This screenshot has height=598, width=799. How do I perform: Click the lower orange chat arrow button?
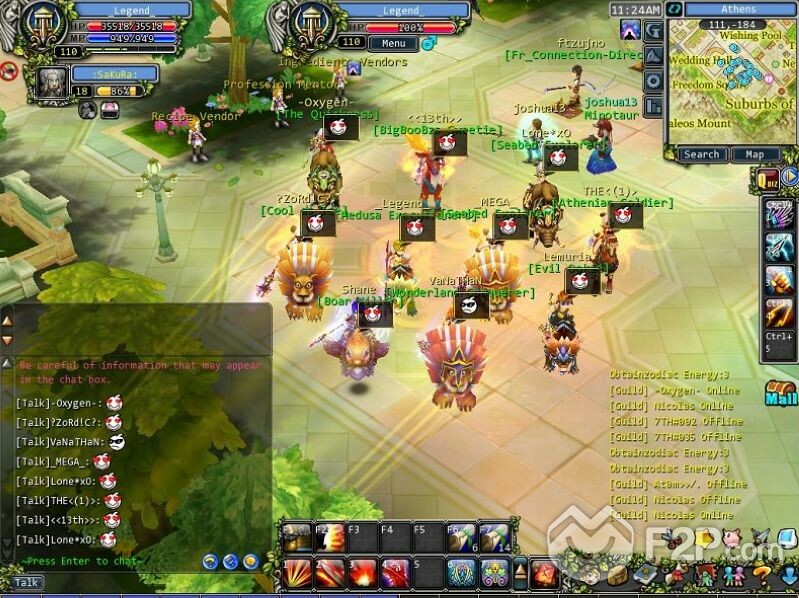(x=7, y=339)
